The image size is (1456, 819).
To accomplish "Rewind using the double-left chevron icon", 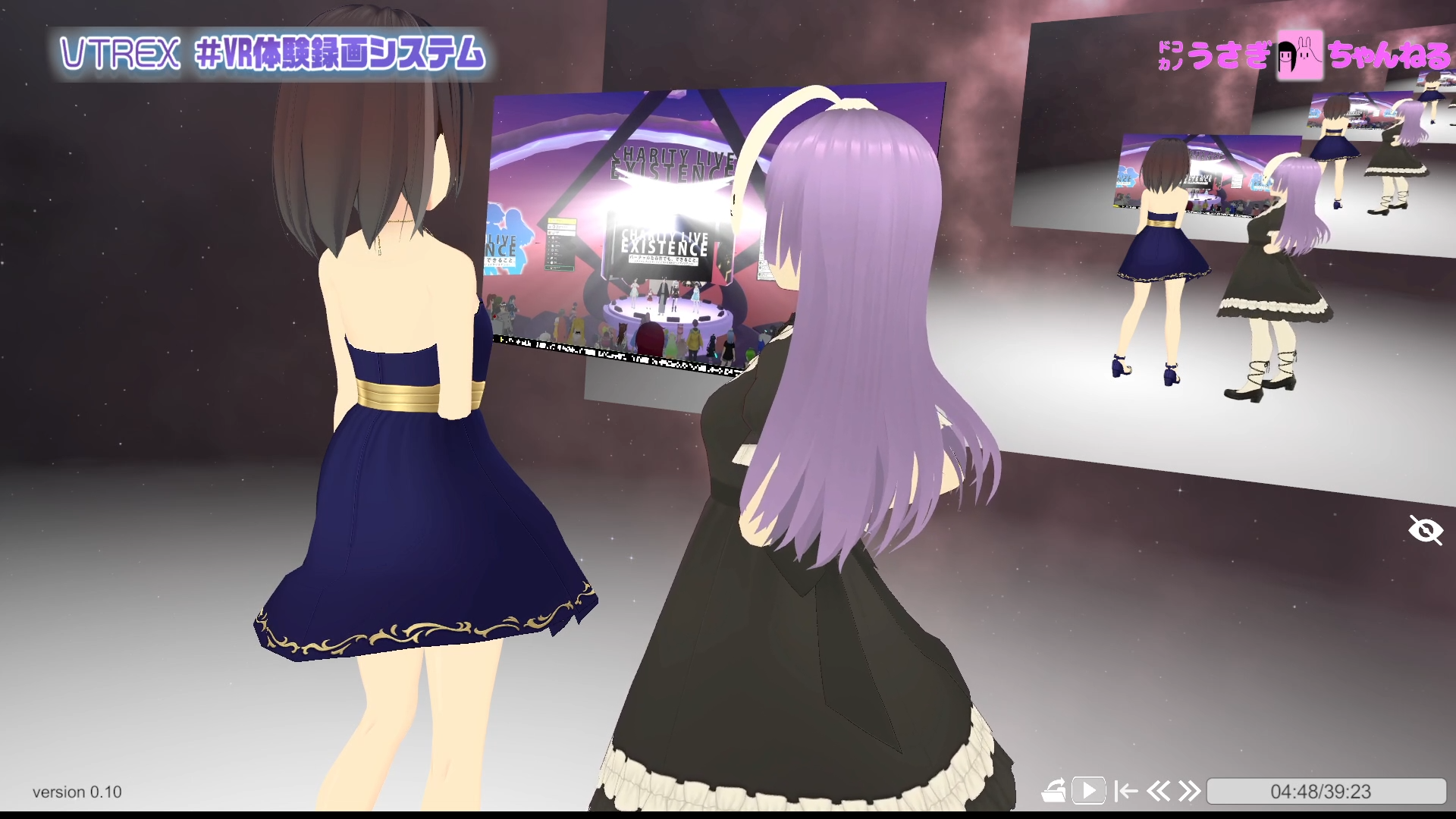I will [x=1159, y=791].
